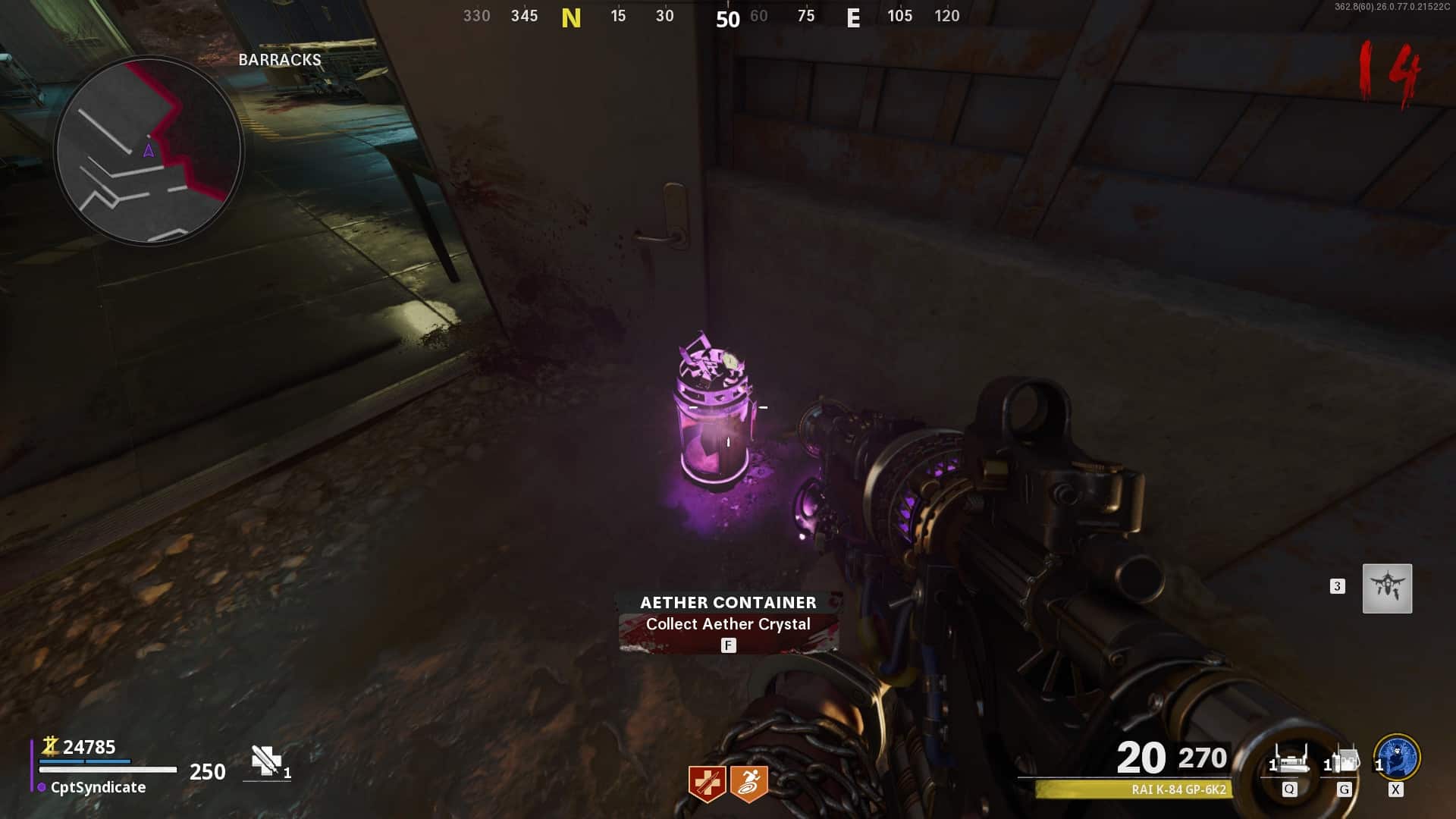Screen dimensions: 1456x819
Task: Activate the jet scorestreak icon
Action: pyautogui.click(x=1387, y=588)
